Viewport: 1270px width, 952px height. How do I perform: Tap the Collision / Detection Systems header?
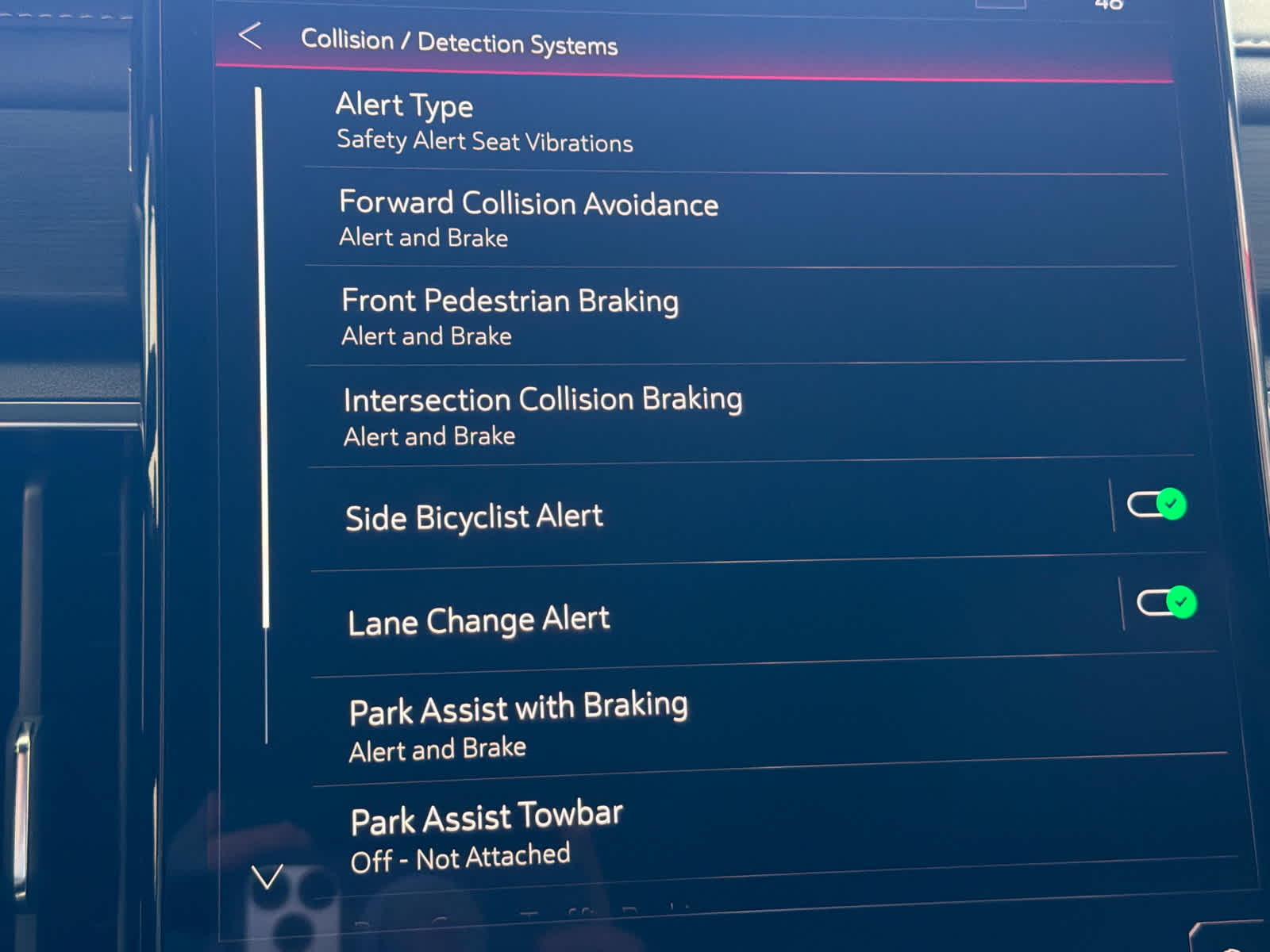click(x=459, y=44)
